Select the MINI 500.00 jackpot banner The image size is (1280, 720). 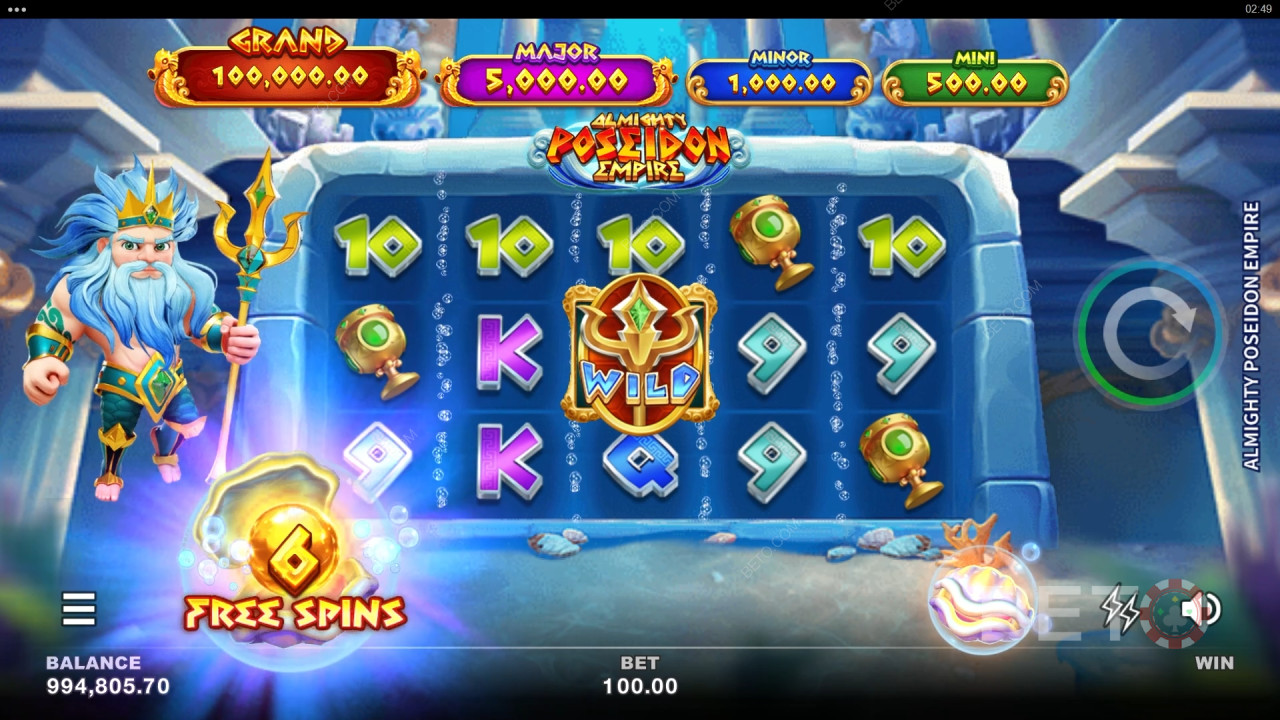pyautogui.click(x=975, y=72)
